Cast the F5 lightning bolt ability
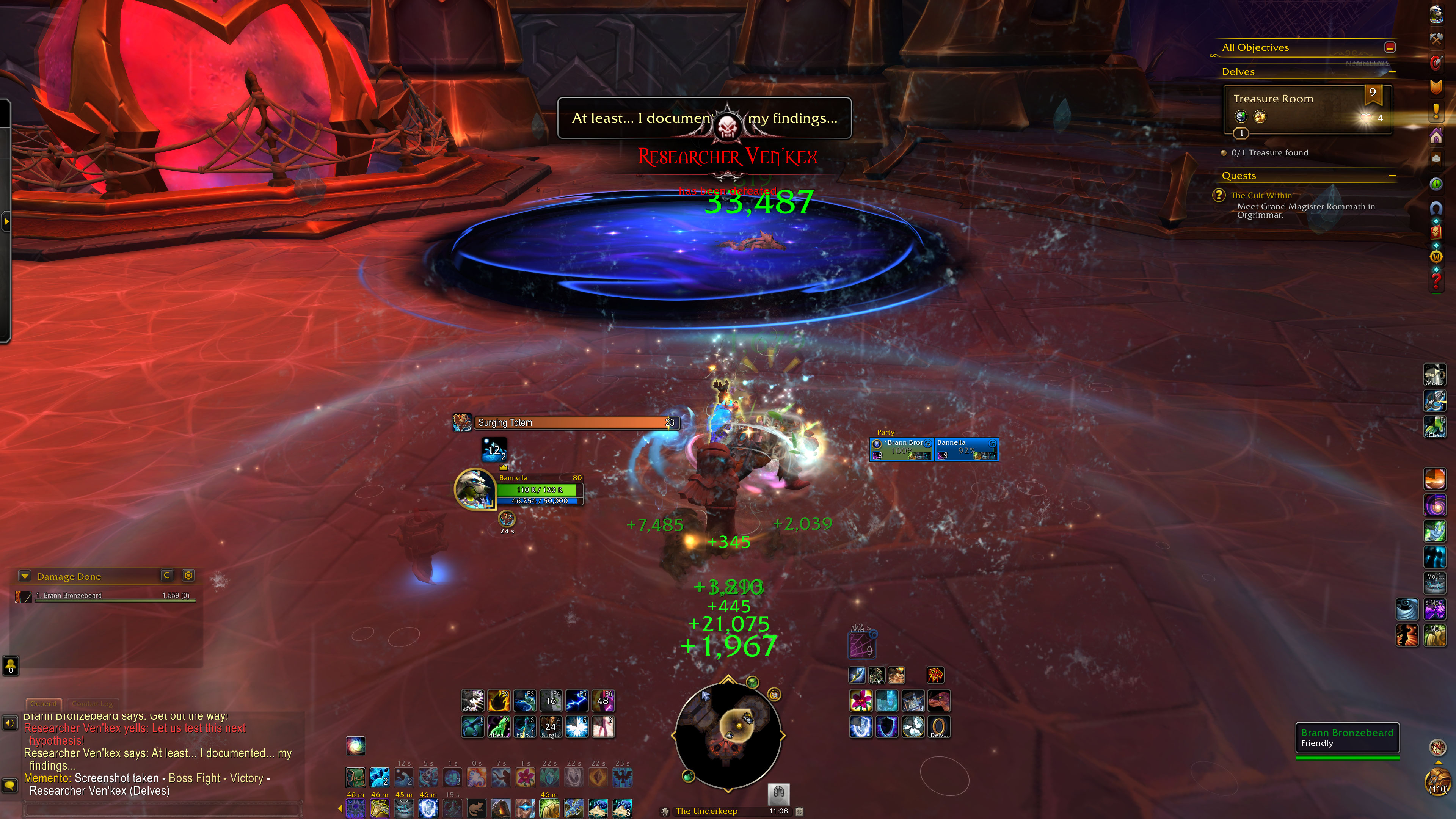 click(x=576, y=701)
